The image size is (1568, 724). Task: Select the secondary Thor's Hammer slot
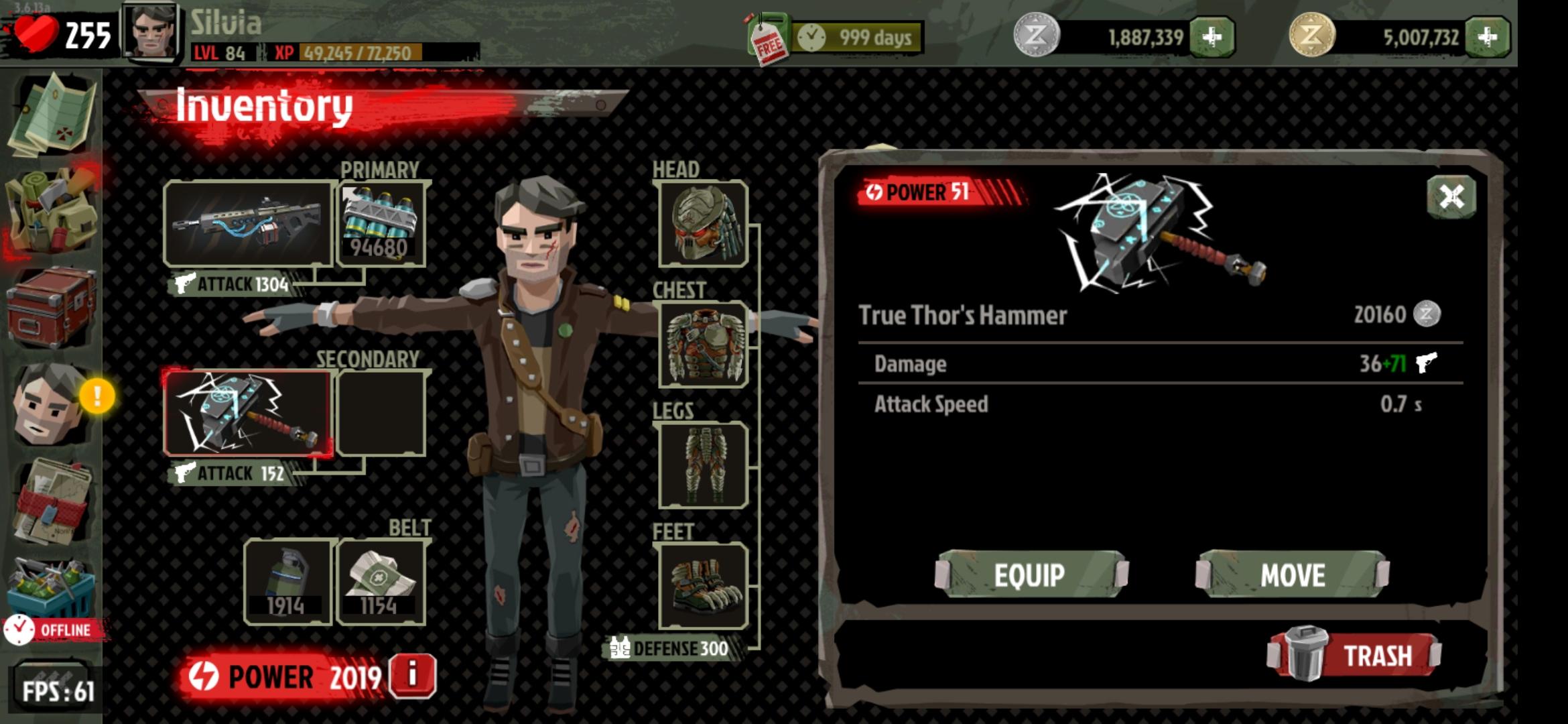[248, 413]
